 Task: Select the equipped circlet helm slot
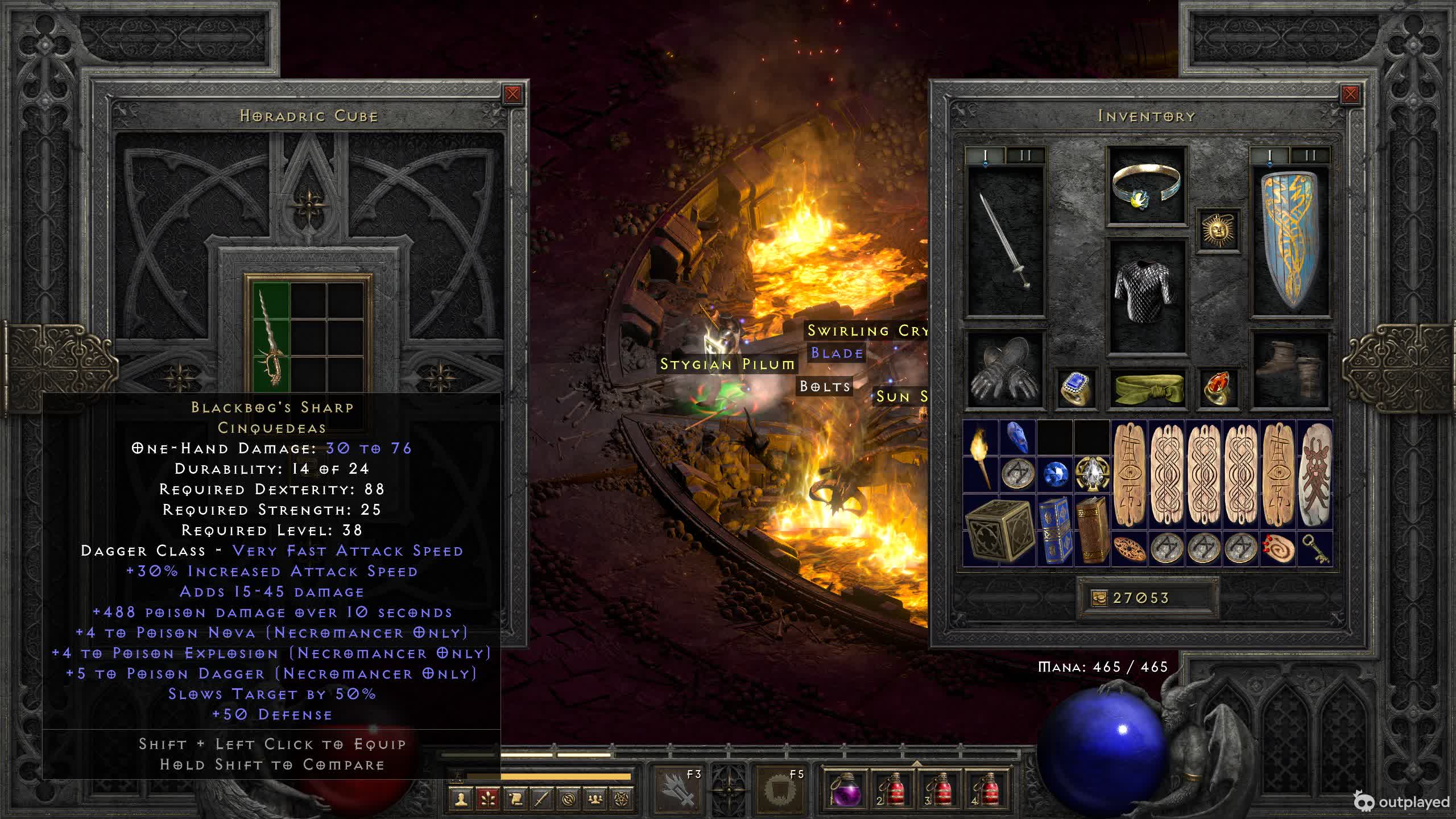(1146, 186)
